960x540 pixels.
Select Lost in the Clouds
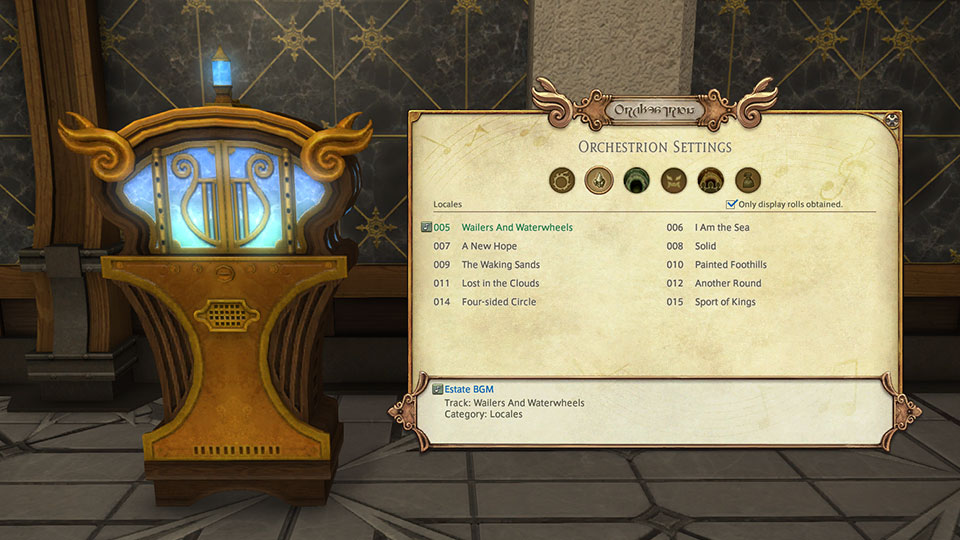click(x=500, y=284)
